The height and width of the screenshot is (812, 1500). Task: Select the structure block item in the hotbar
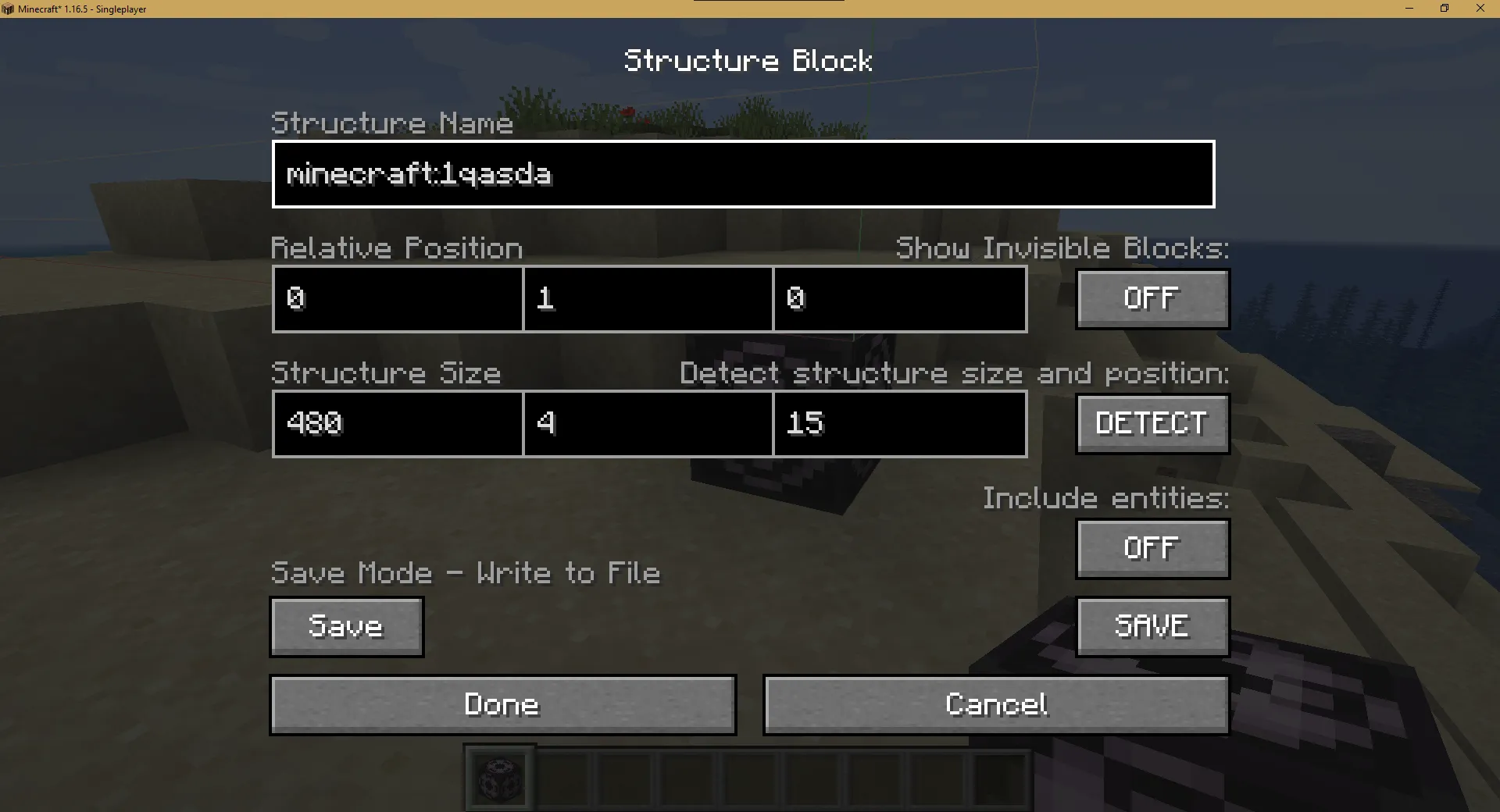click(x=498, y=778)
